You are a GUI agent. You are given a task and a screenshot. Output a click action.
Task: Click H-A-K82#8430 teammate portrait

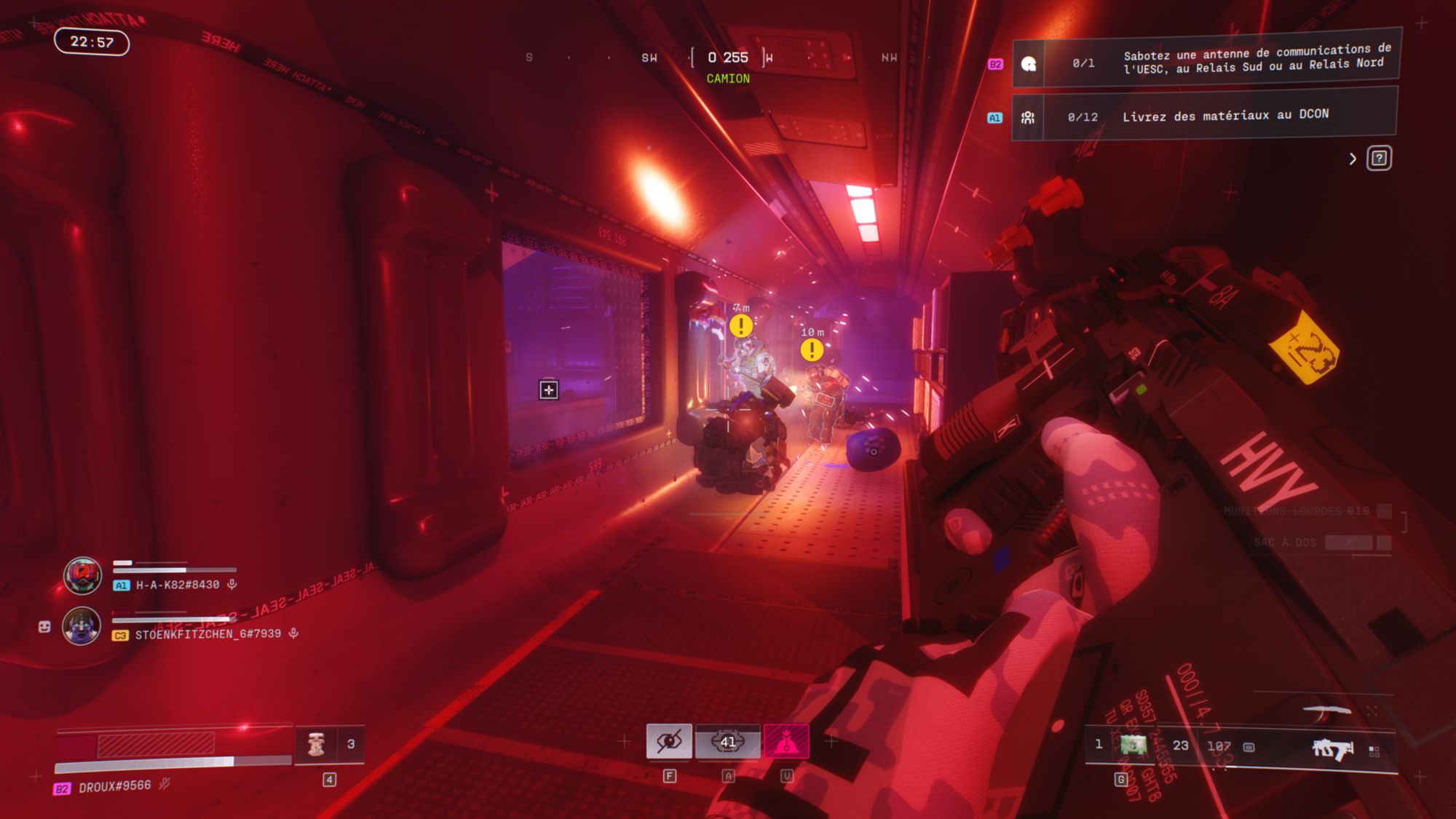coord(82,575)
